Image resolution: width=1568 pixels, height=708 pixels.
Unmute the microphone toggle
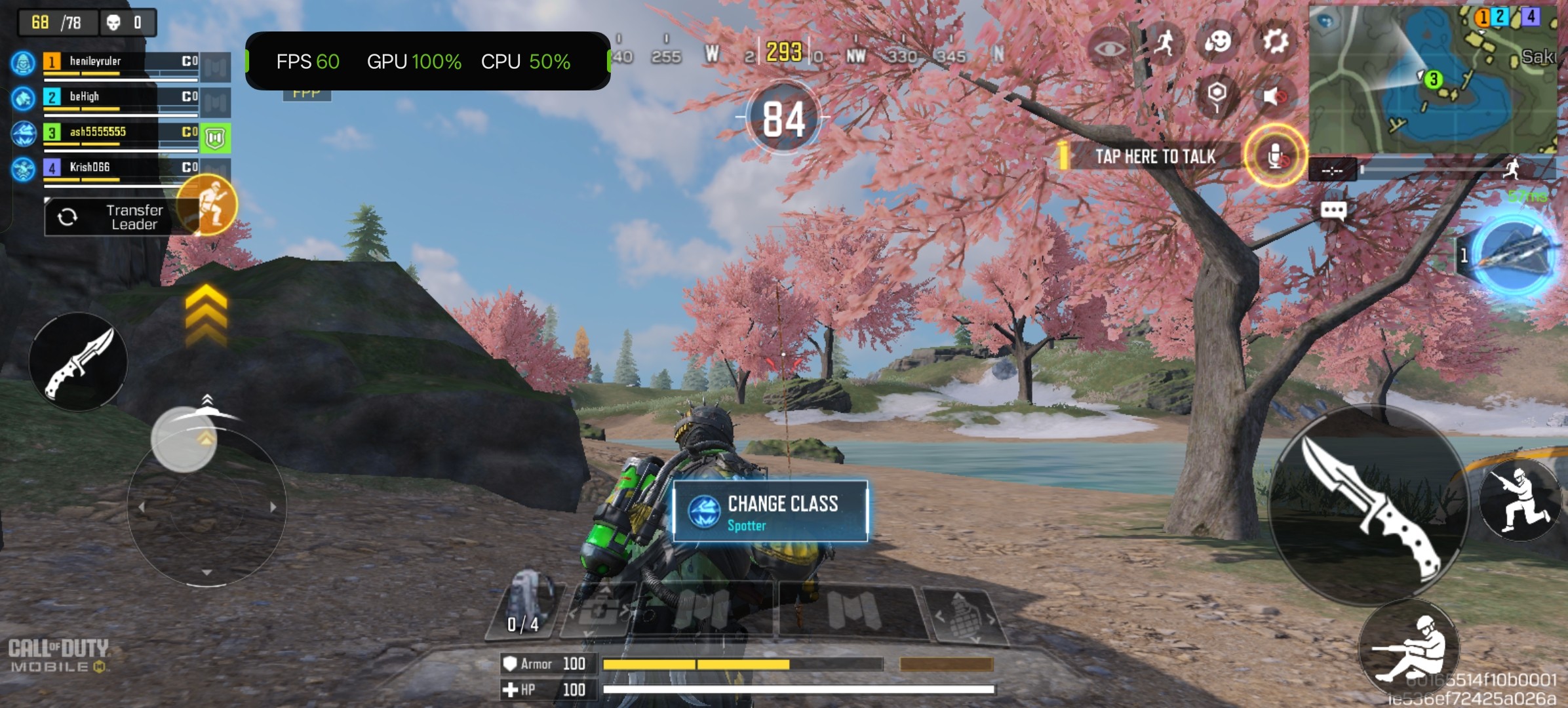tap(1274, 155)
